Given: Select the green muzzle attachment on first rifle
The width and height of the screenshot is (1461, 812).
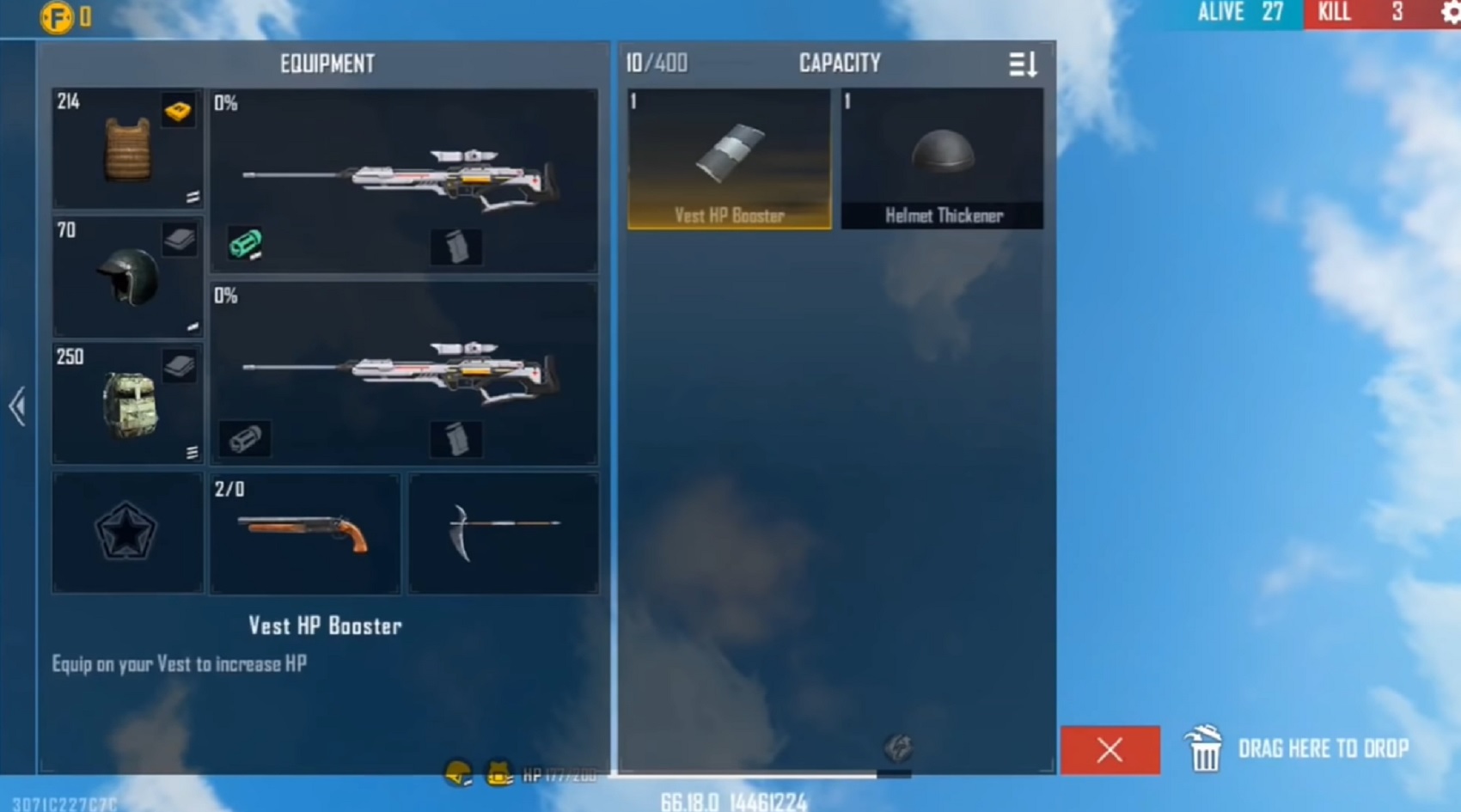Looking at the screenshot, I should pos(245,244).
